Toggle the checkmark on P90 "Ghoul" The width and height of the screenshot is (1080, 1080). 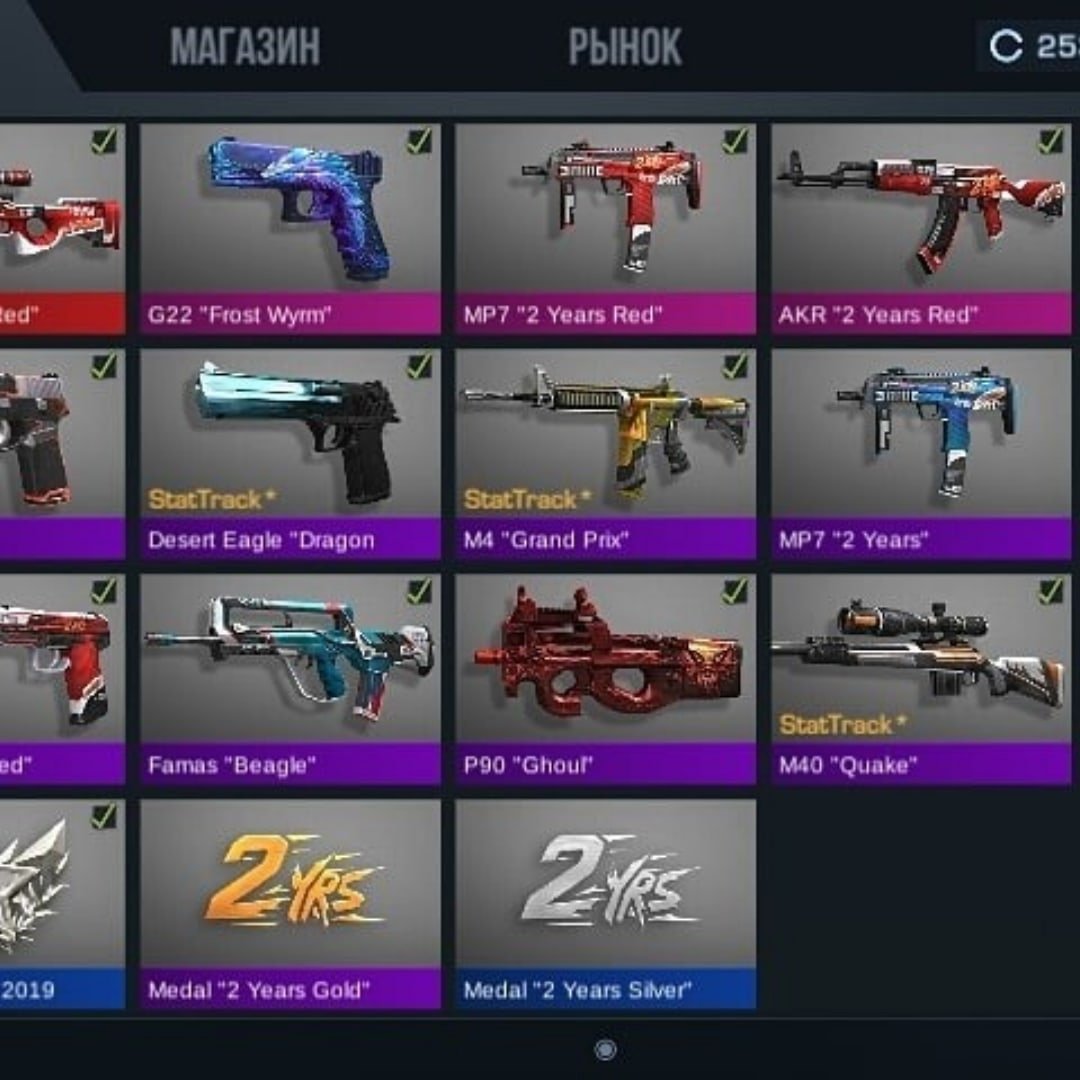(x=736, y=592)
